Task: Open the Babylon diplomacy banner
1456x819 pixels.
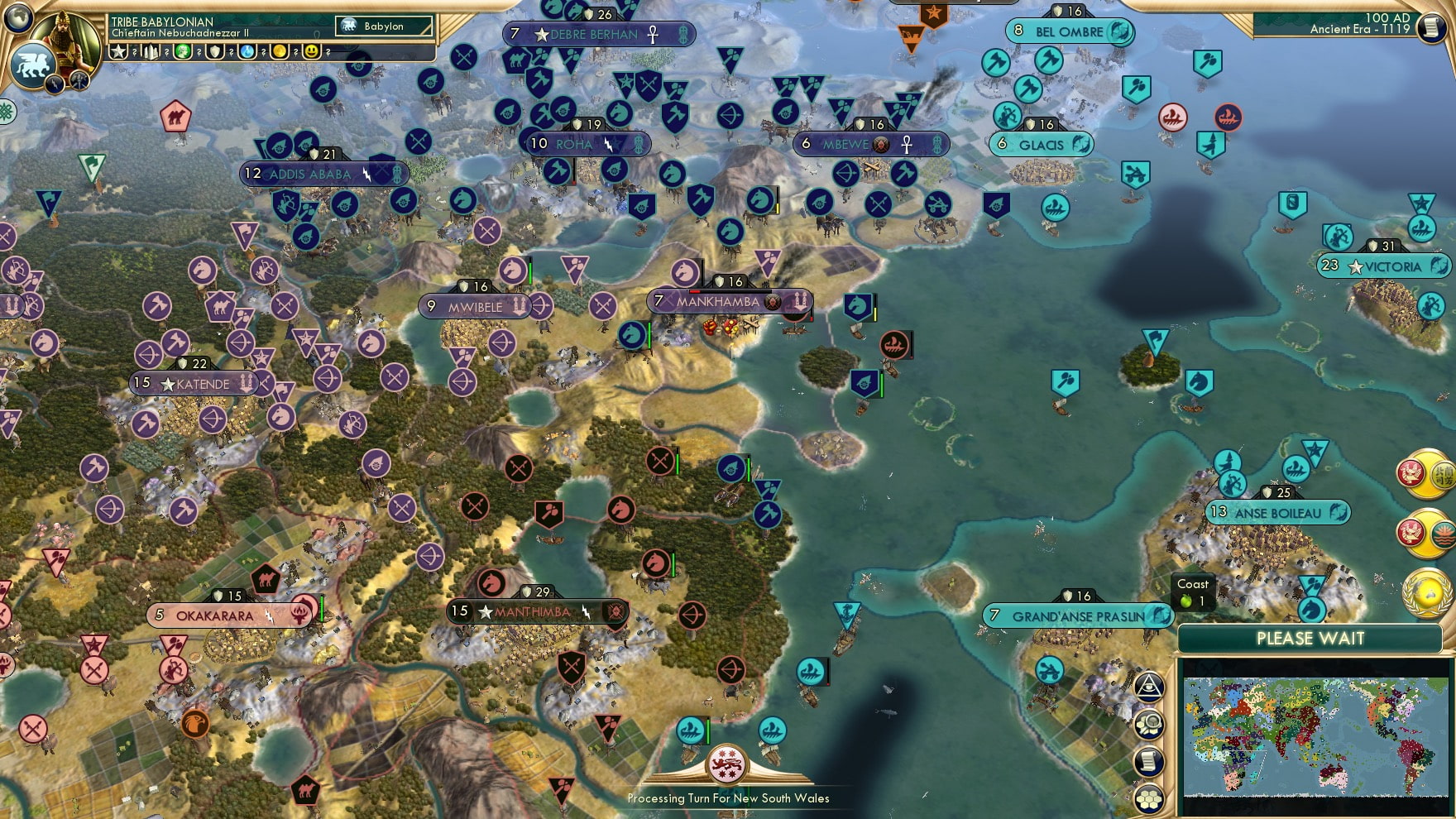Action: (x=383, y=26)
